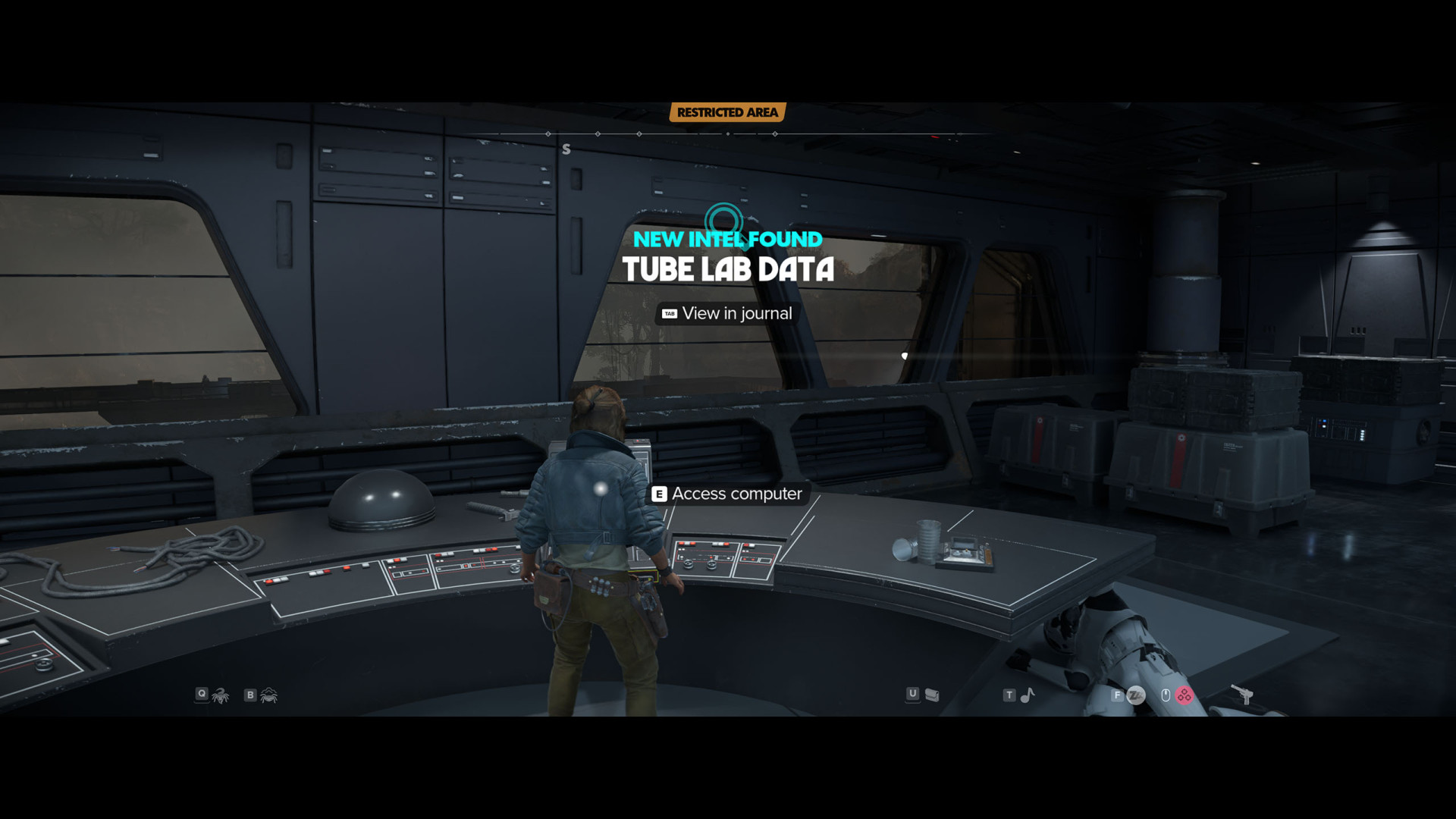Open the Tube Lab Data journal entry
The width and height of the screenshot is (1456, 819).
[726, 313]
